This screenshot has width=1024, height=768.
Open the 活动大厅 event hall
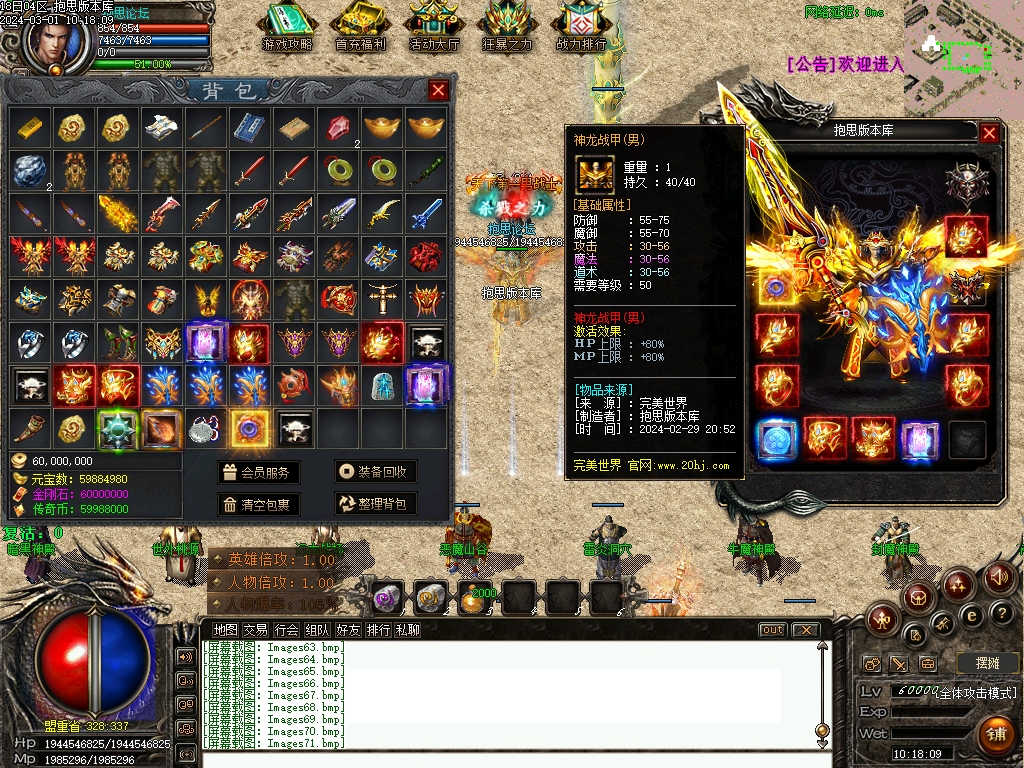(x=434, y=27)
